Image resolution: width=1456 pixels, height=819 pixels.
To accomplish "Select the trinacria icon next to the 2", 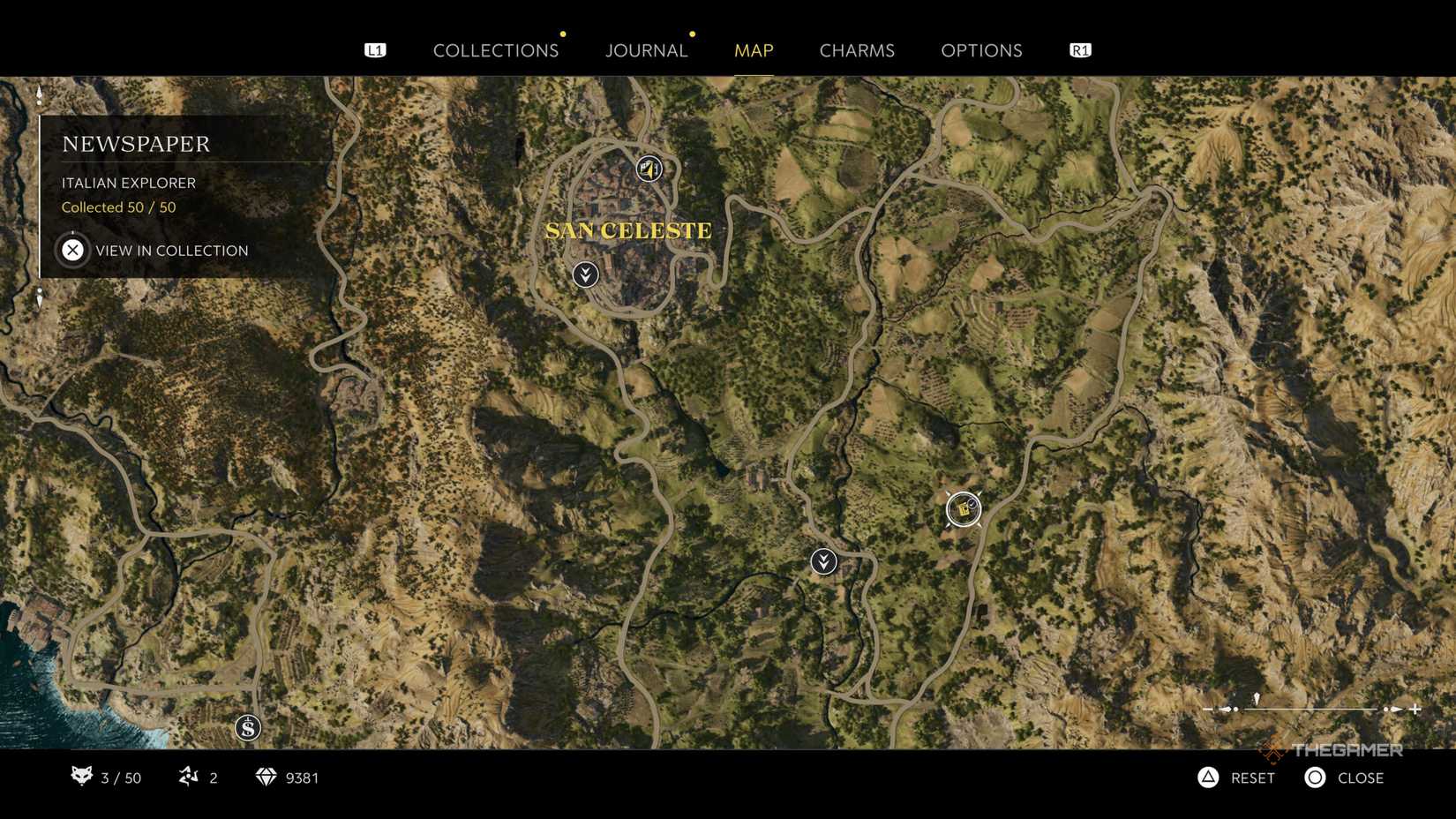I will (x=188, y=778).
